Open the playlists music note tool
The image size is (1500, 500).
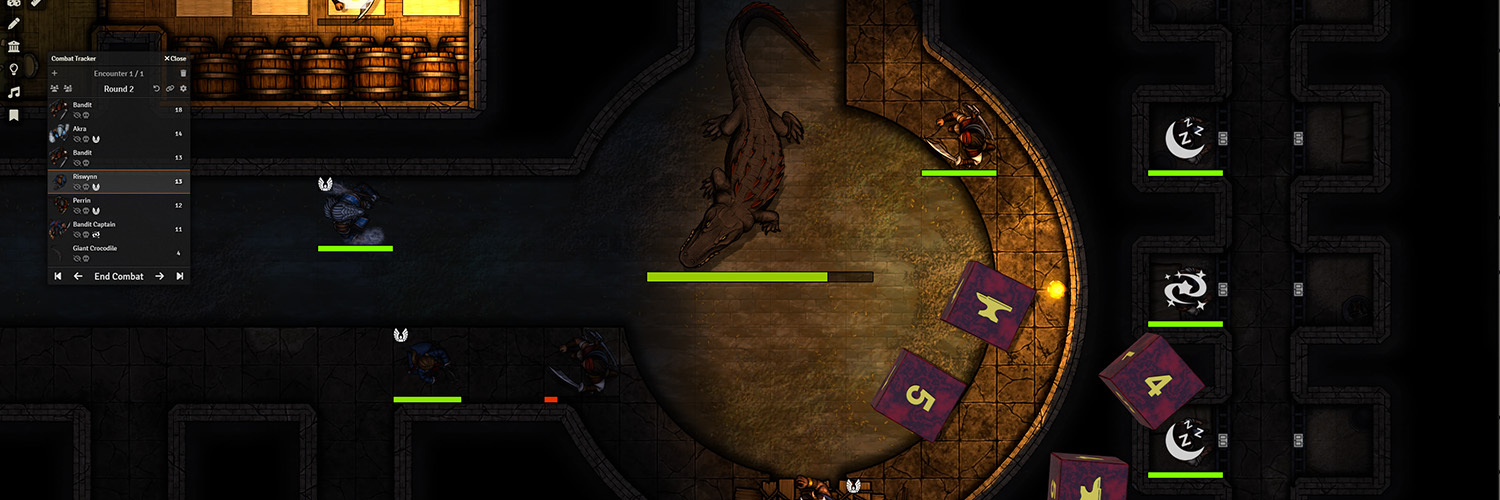[x=14, y=92]
